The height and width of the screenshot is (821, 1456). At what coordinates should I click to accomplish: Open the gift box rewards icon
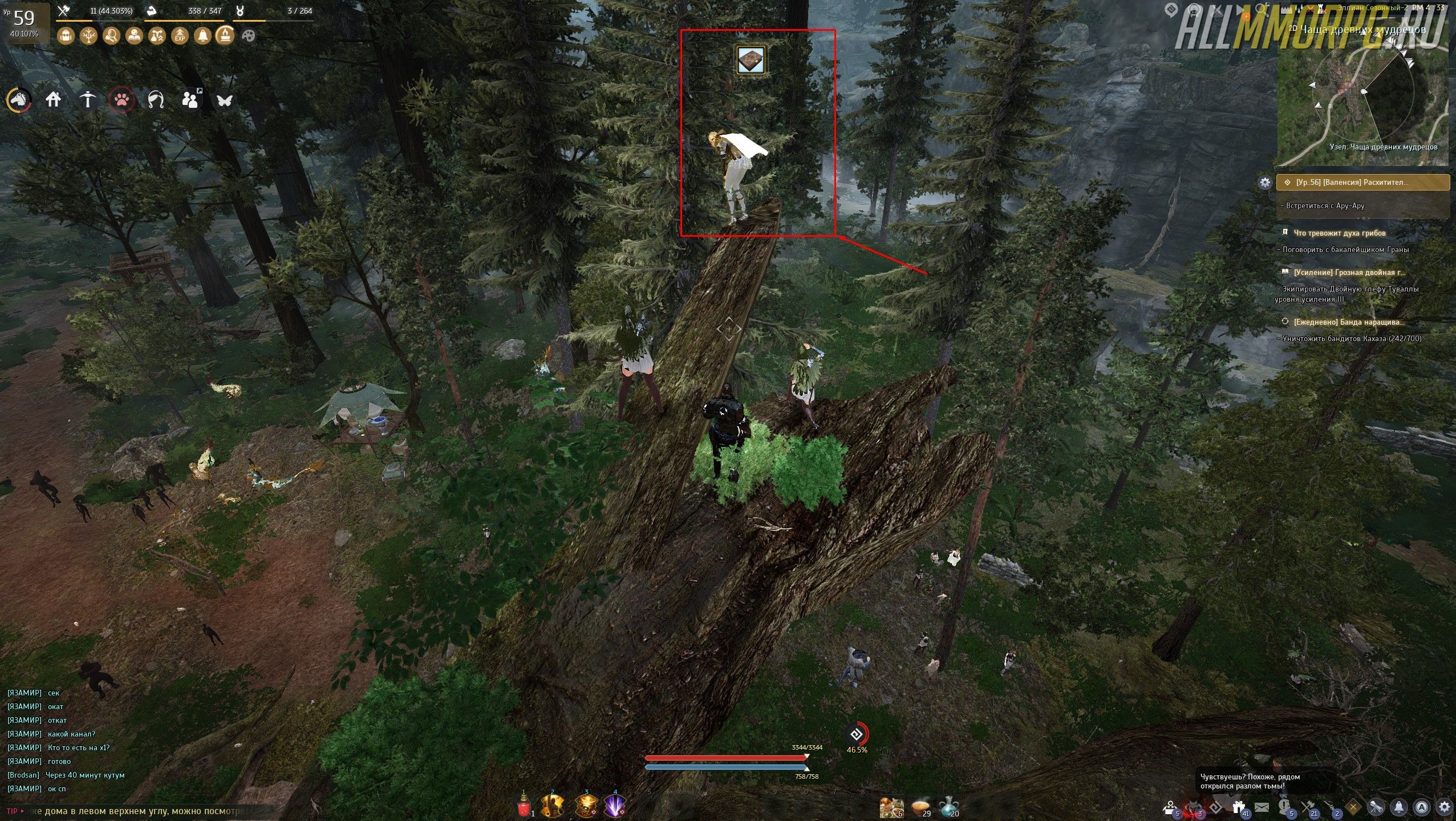coord(1238,807)
